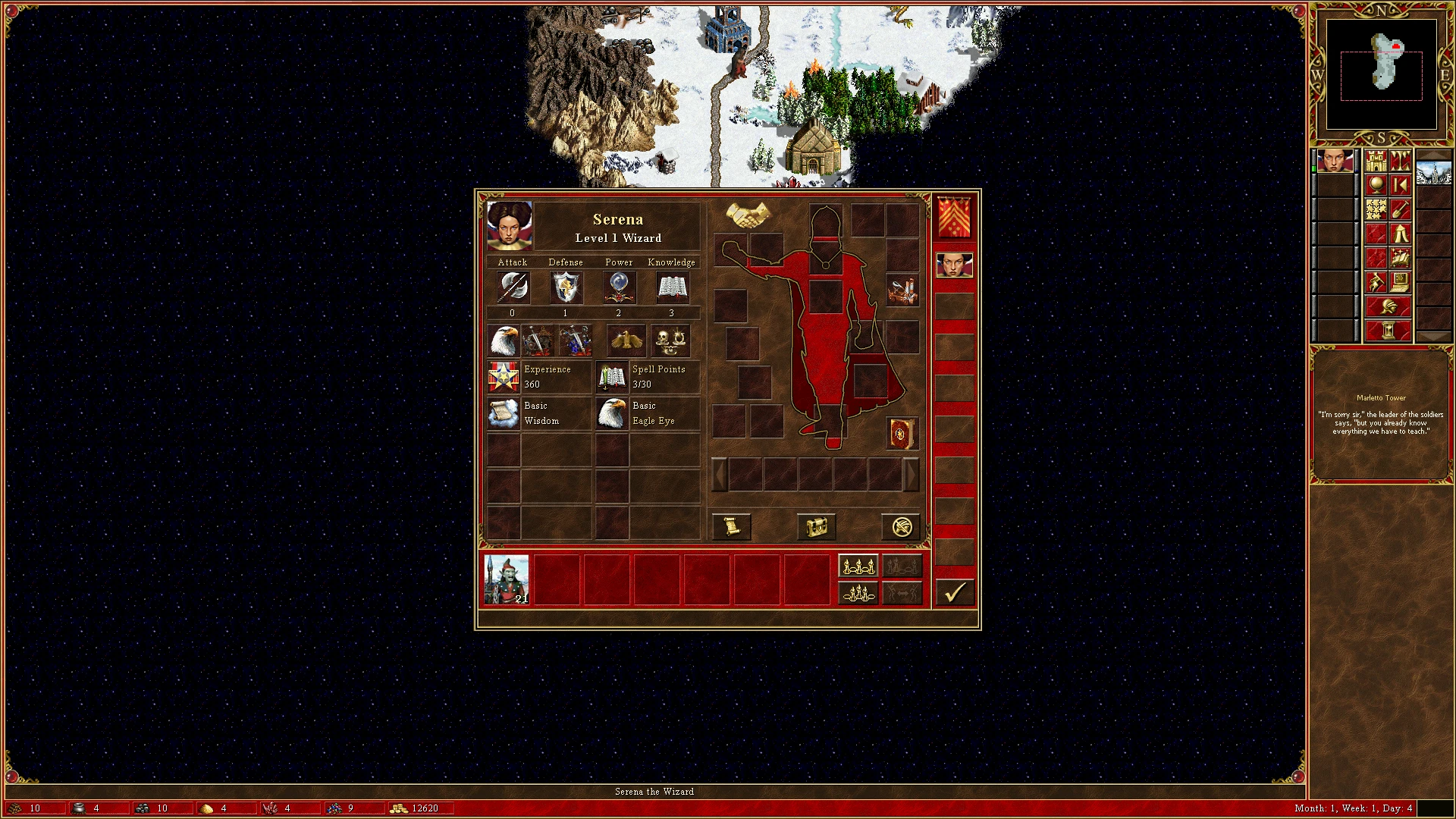This screenshot has width=1456, height=819.
Task: Click the world minimap
Action: [x=1381, y=74]
